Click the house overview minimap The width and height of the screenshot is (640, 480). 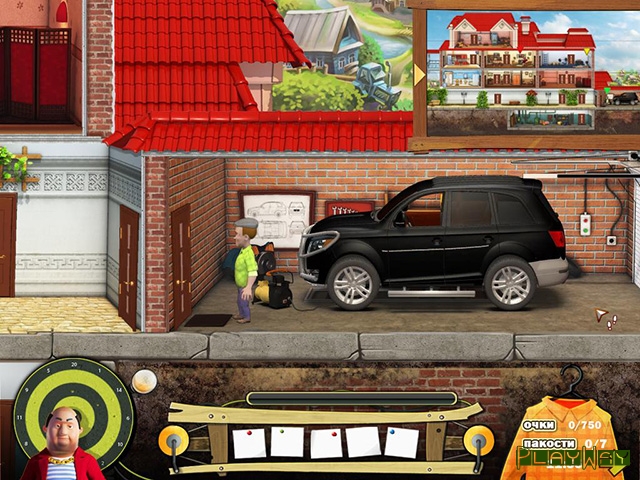click(518, 70)
